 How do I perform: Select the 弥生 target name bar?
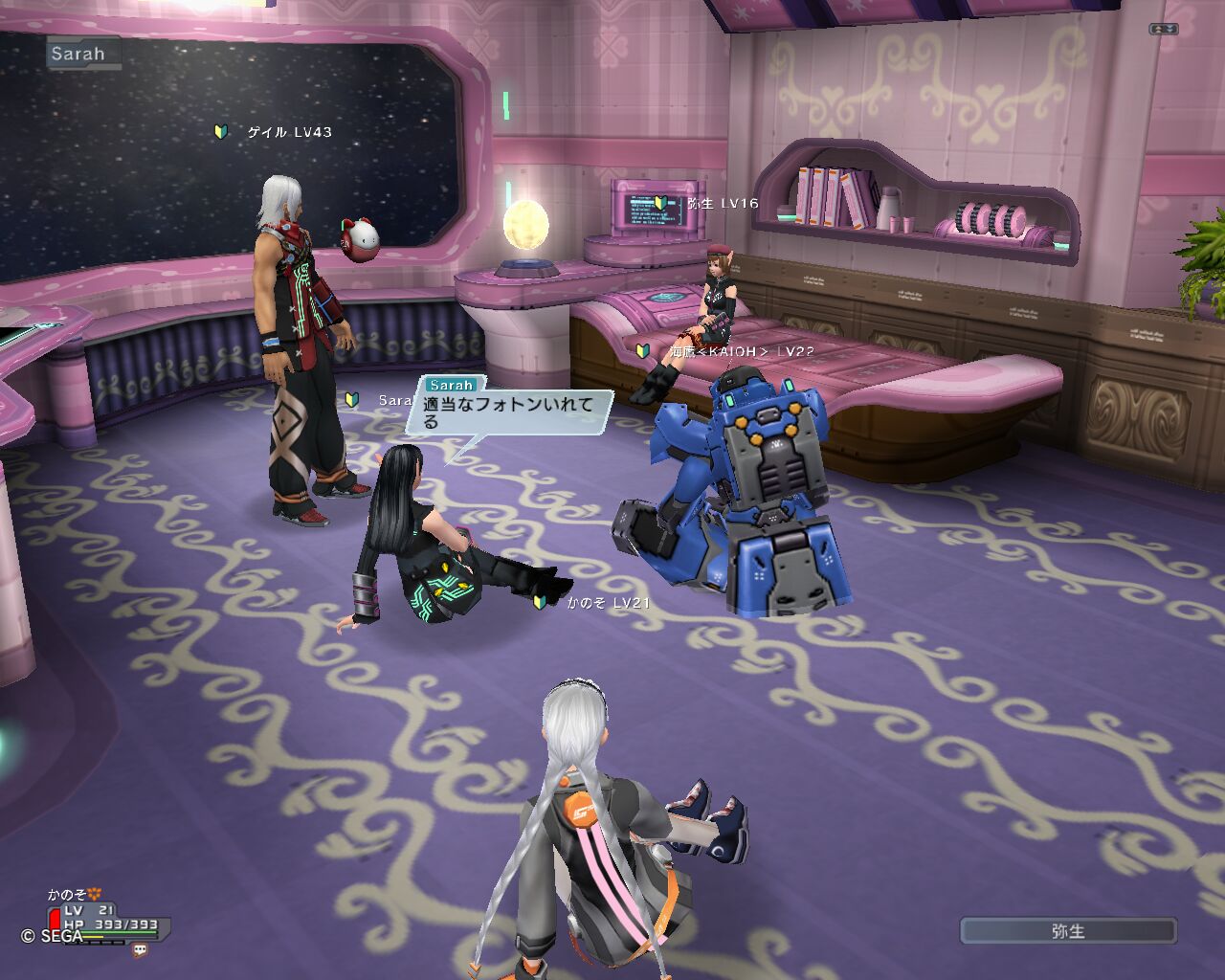[1068, 931]
